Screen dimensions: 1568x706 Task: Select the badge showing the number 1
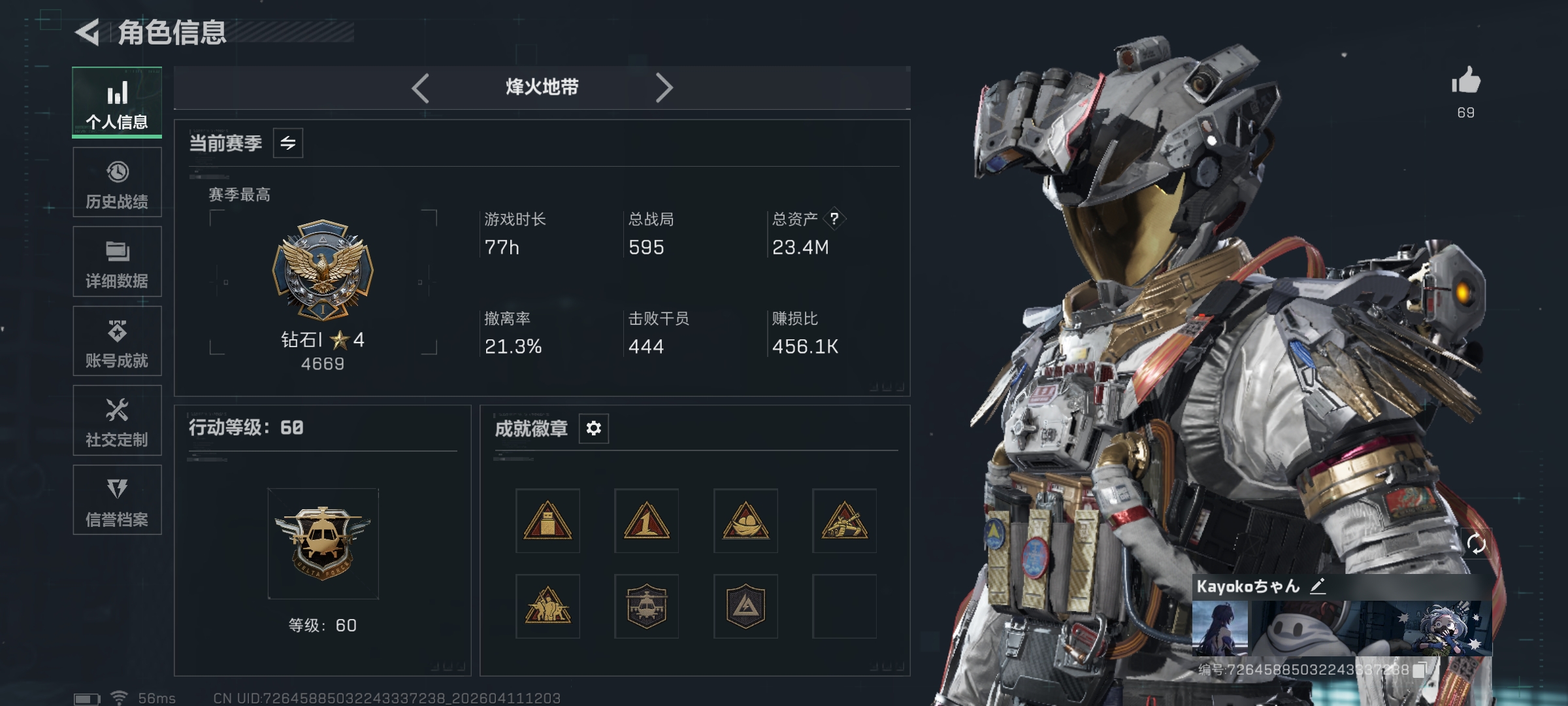point(646,521)
